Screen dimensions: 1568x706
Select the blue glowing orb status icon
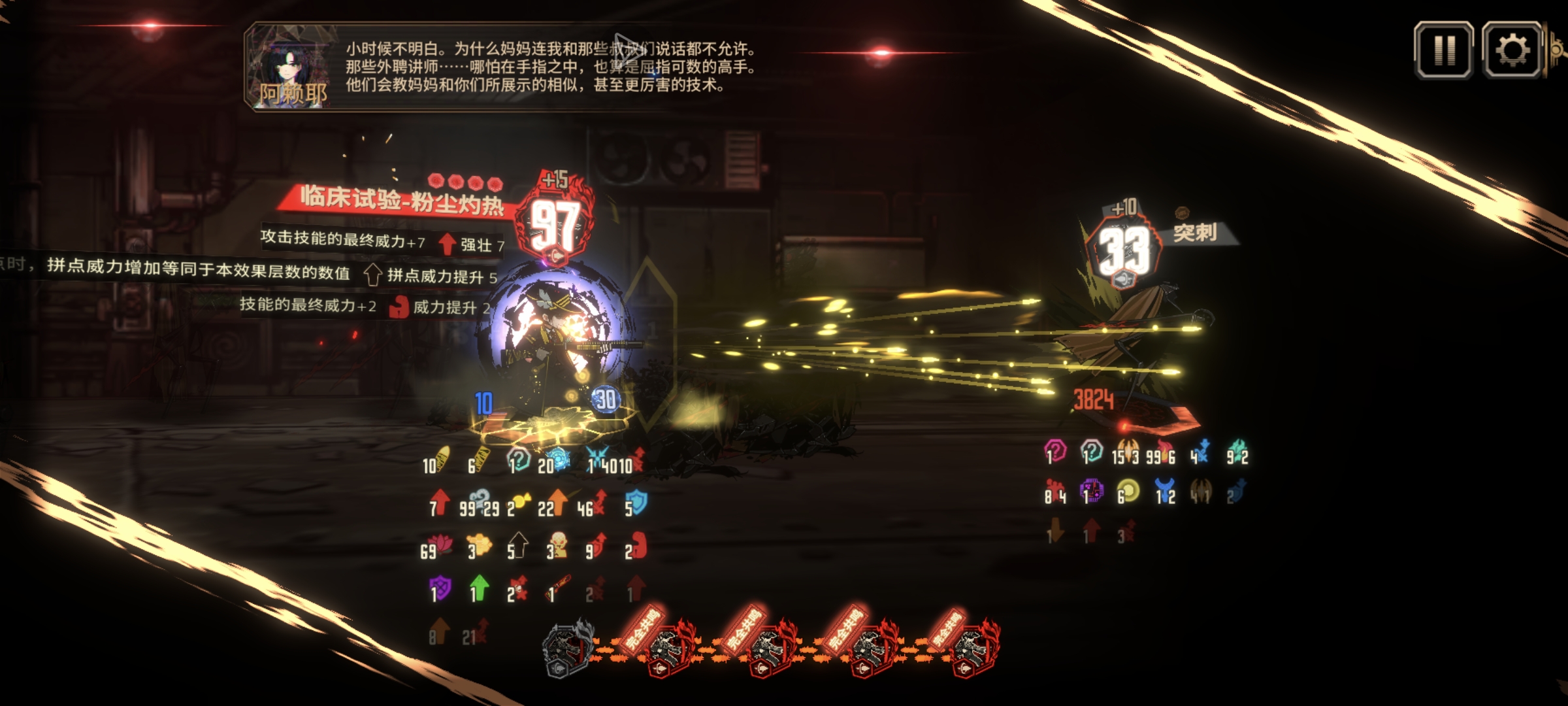click(x=557, y=460)
